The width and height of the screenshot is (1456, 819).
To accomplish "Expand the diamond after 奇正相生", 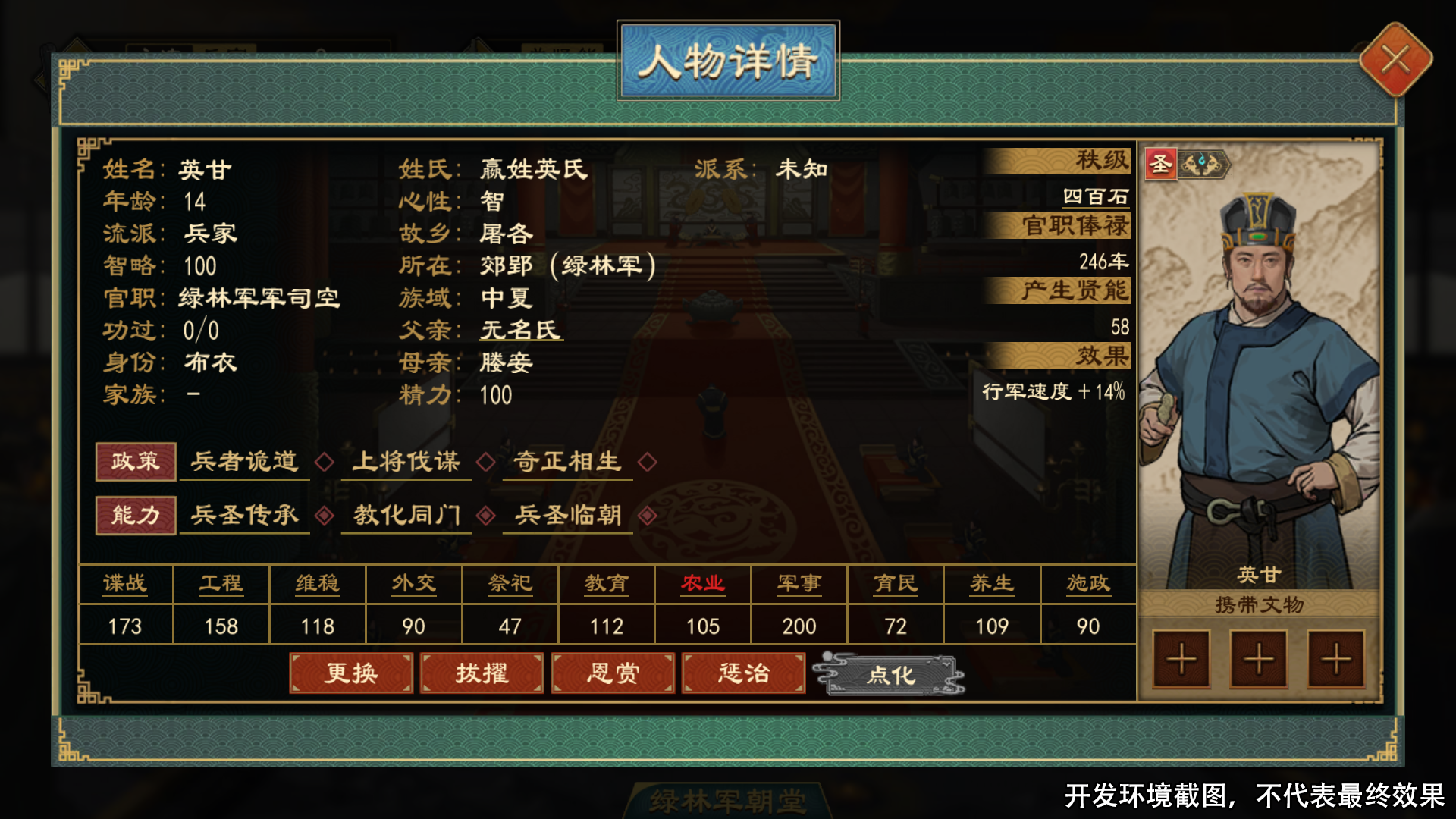I will click(x=647, y=461).
